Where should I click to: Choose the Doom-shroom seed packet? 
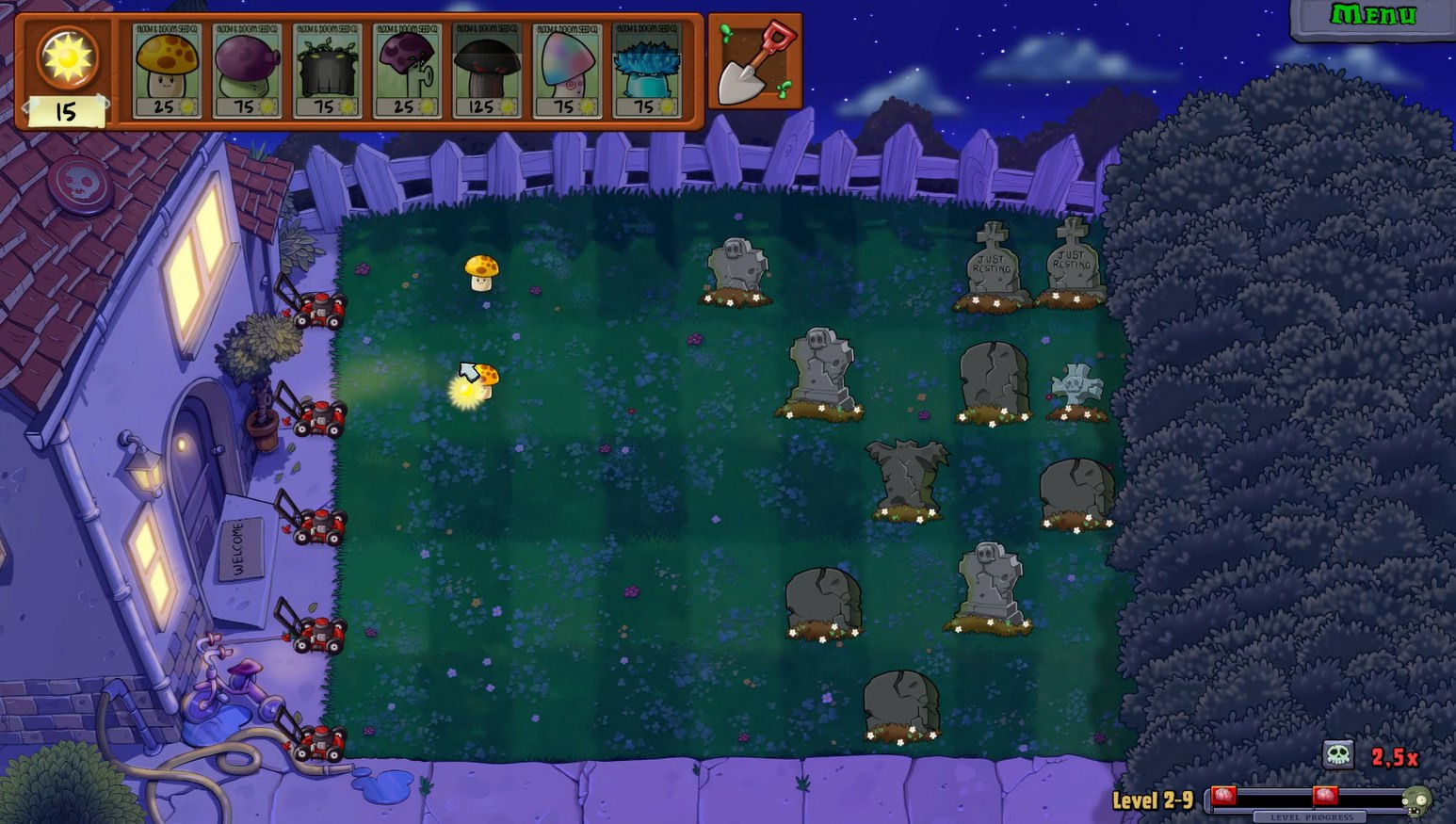487,71
